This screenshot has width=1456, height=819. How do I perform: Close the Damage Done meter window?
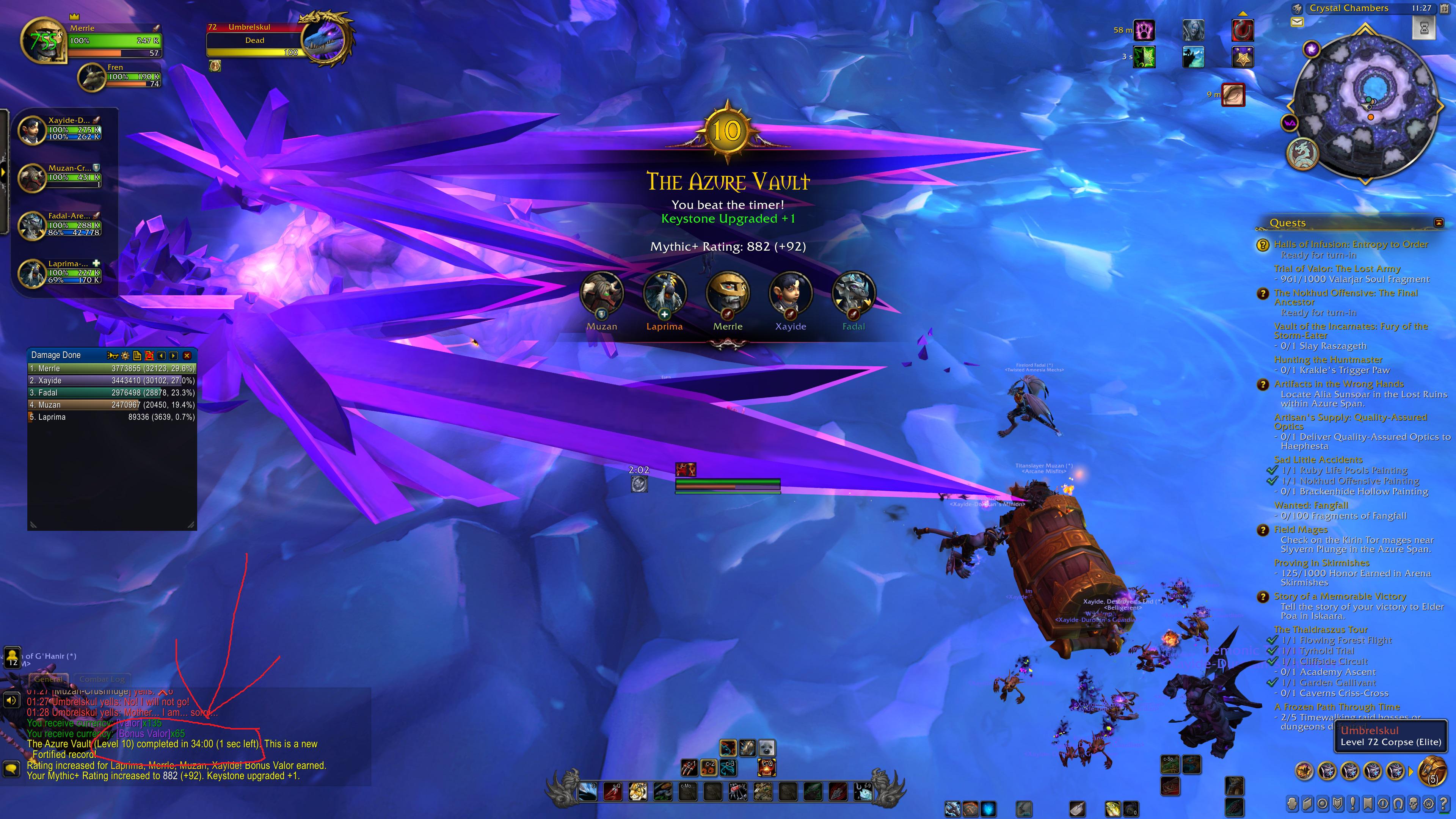(187, 356)
